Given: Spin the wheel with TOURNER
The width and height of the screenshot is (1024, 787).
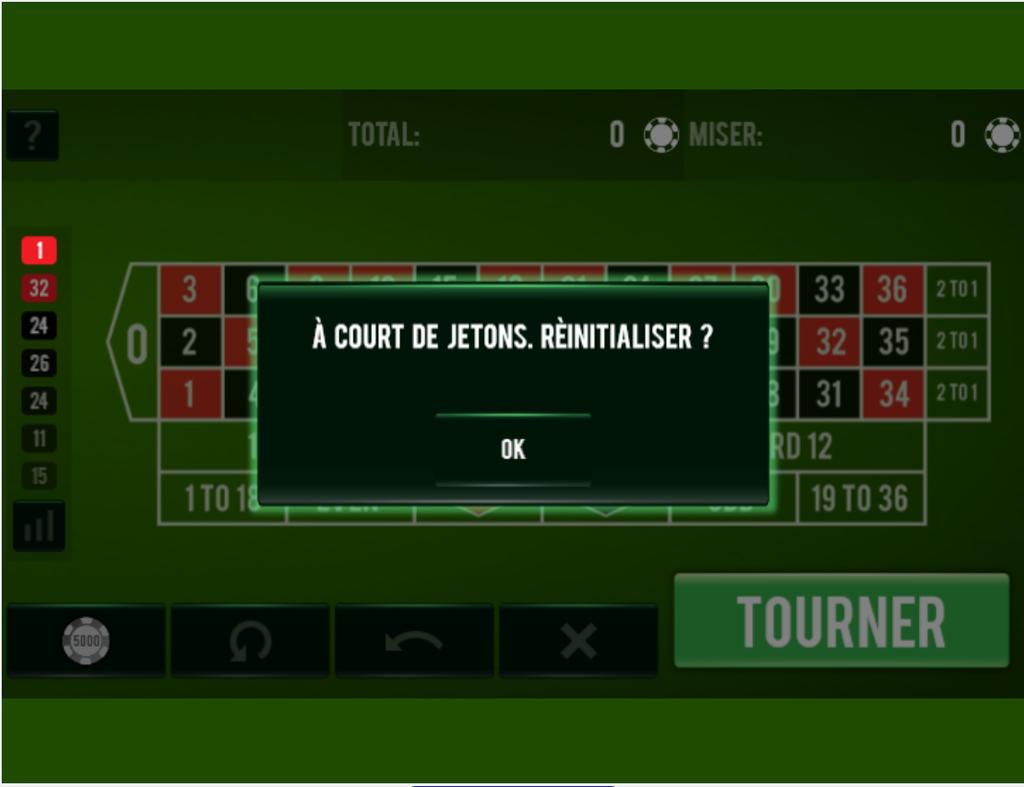Looking at the screenshot, I should [841, 621].
